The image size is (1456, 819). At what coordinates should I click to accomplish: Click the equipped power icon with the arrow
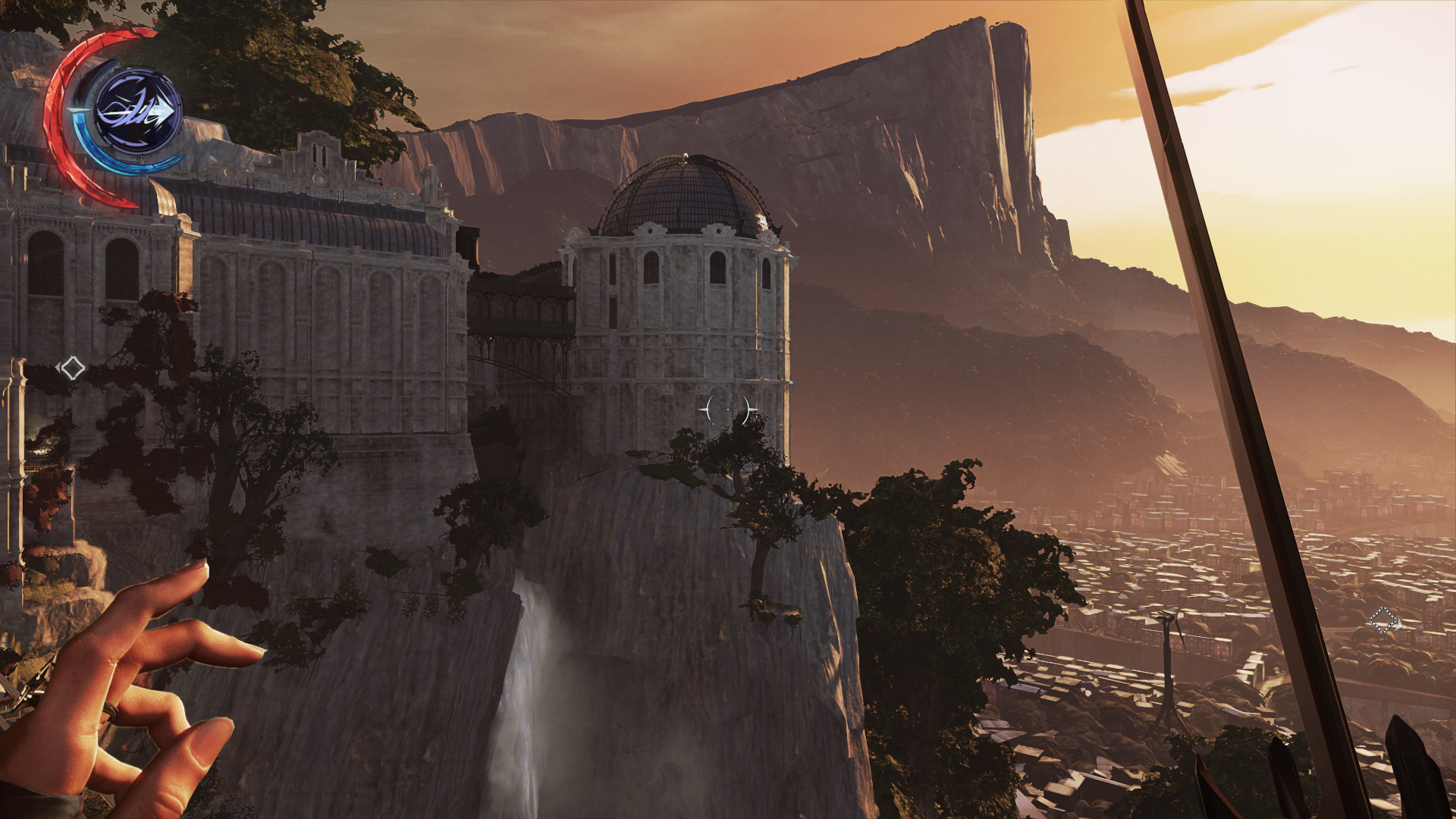[x=137, y=112]
